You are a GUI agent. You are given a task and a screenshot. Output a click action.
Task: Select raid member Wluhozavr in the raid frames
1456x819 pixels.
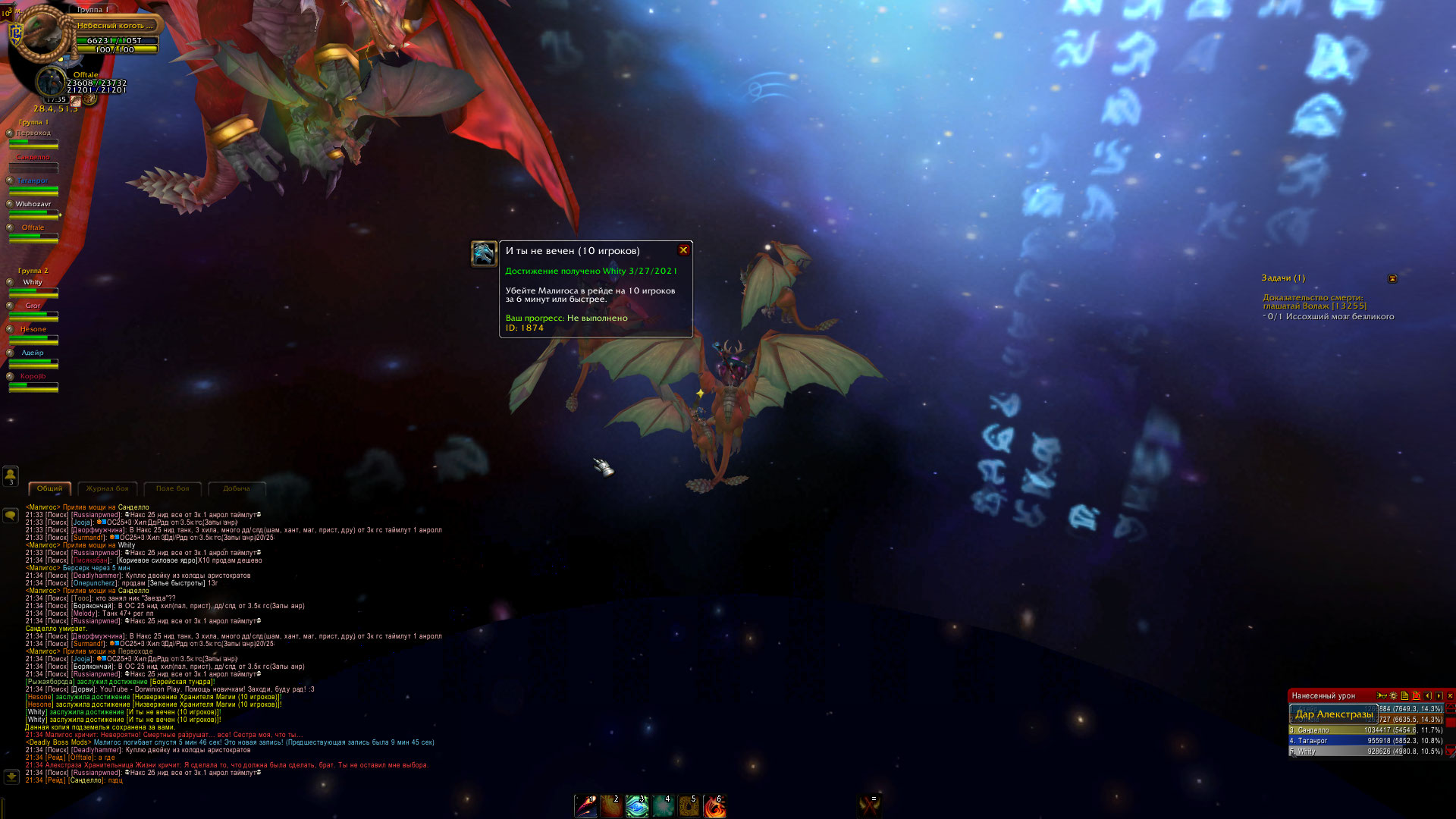click(x=33, y=209)
